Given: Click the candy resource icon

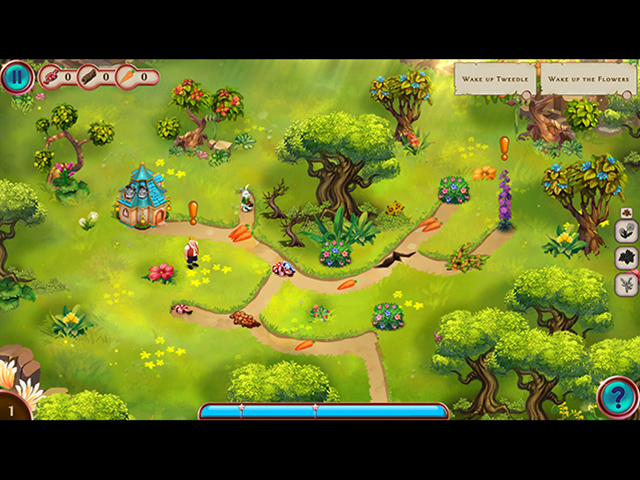Looking at the screenshot, I should click(50, 76).
